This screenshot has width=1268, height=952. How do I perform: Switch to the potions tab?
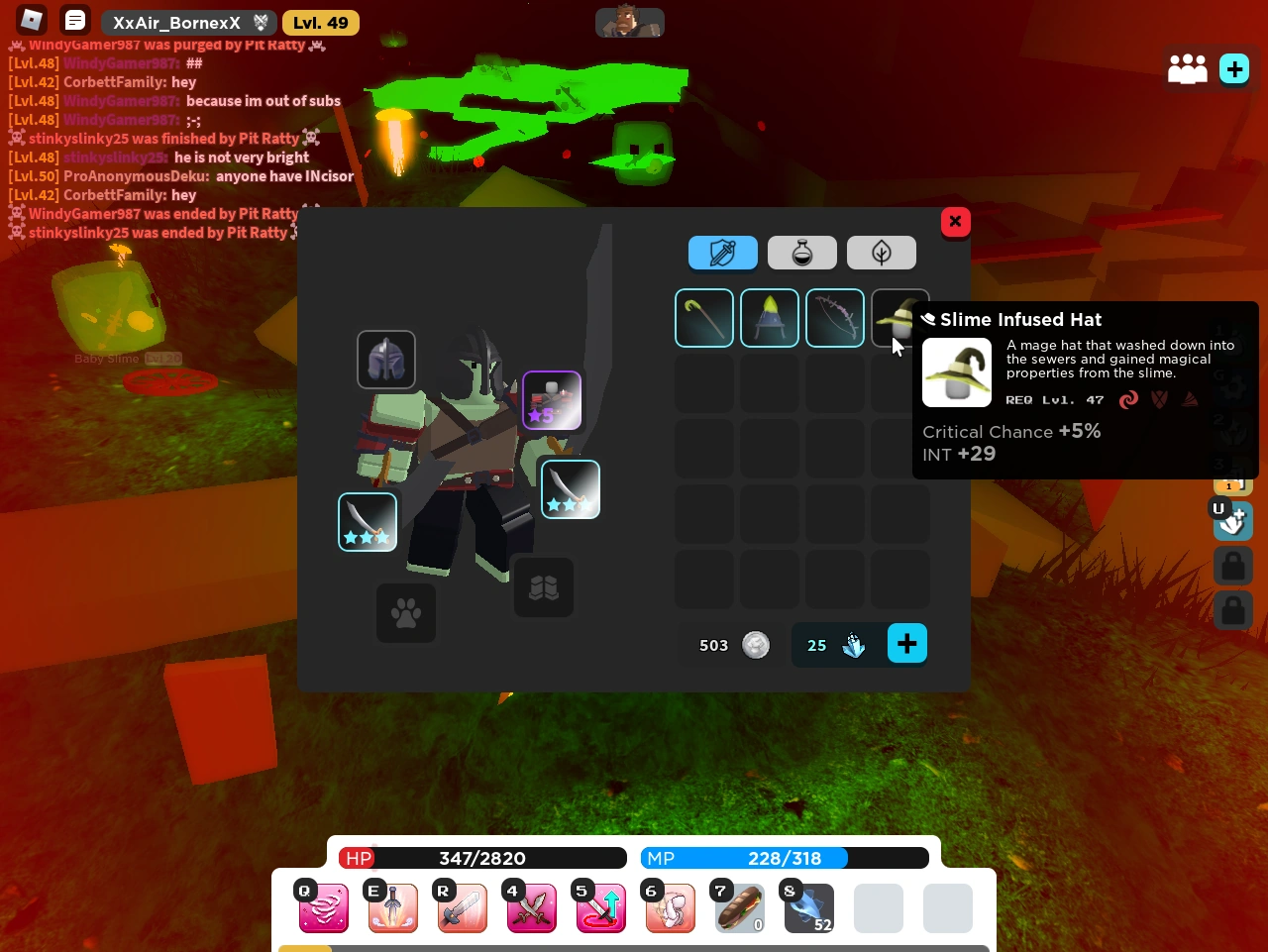tap(802, 253)
